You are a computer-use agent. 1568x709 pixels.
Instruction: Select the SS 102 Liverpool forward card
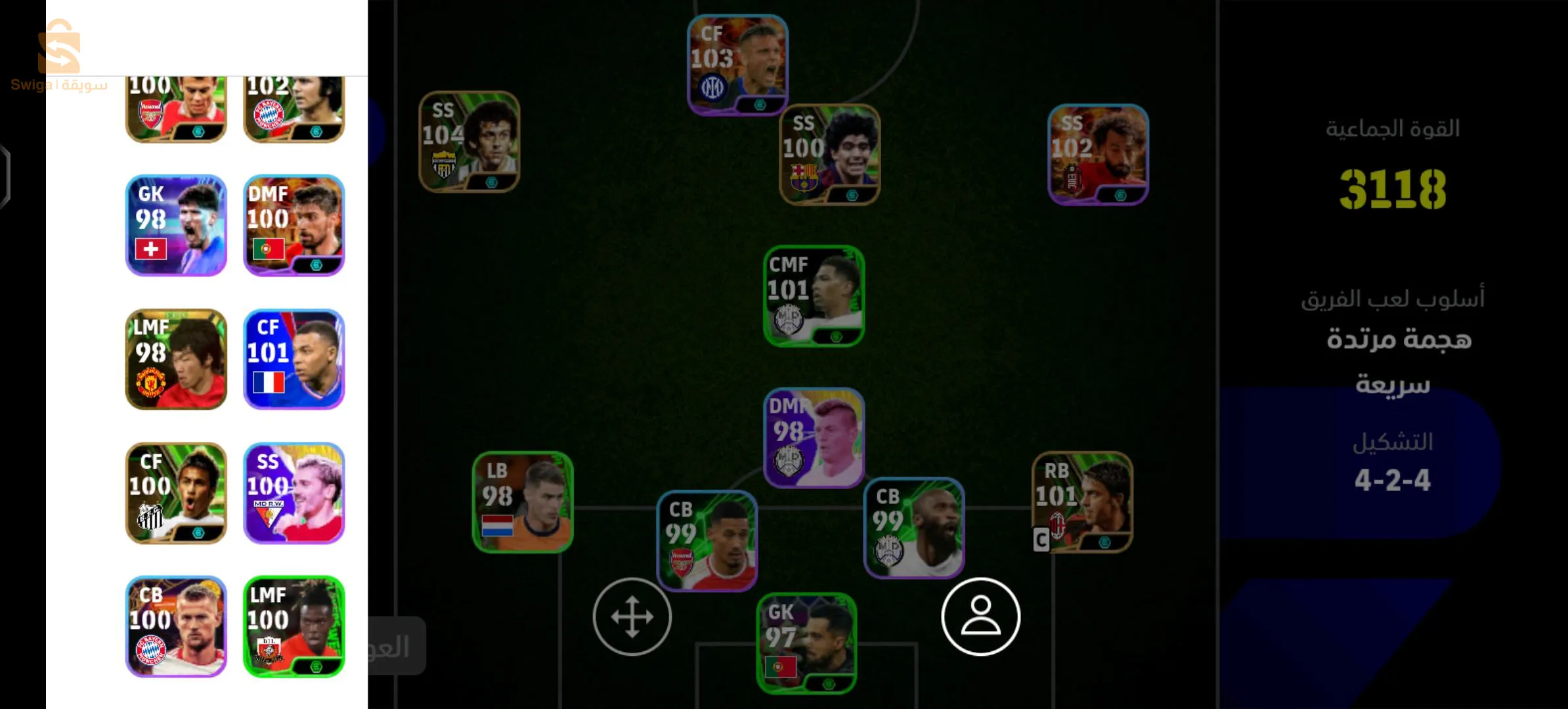point(1098,154)
